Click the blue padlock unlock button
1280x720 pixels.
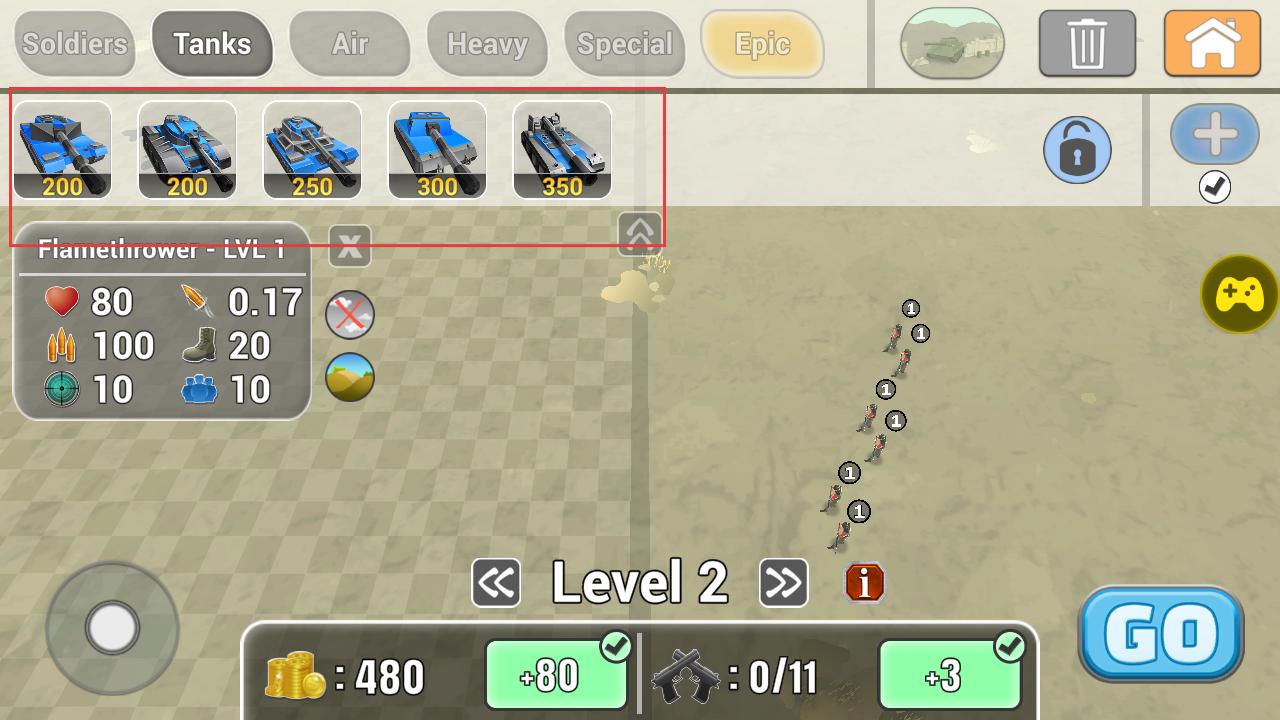pyautogui.click(x=1077, y=150)
